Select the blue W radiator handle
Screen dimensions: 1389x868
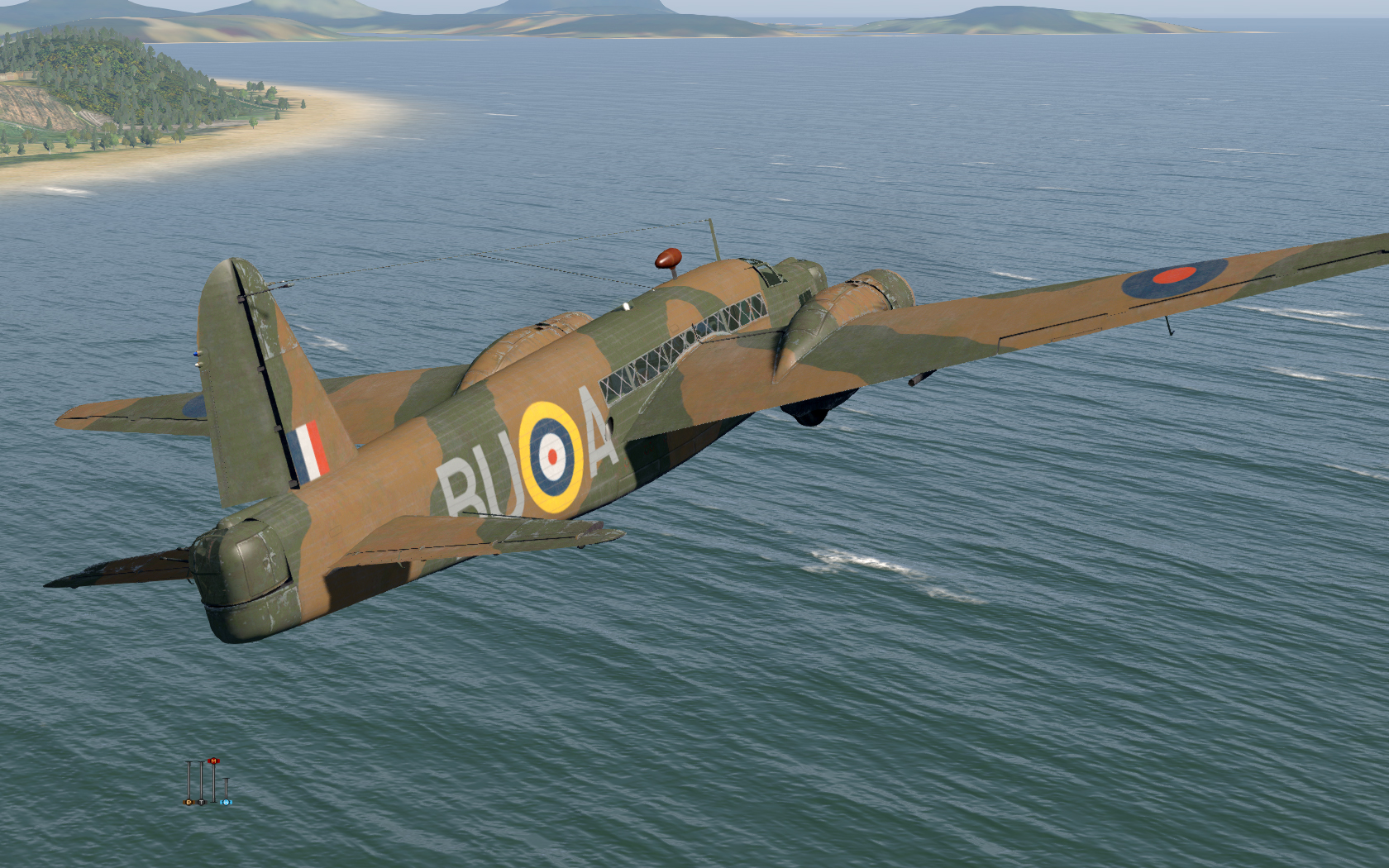coord(227,802)
